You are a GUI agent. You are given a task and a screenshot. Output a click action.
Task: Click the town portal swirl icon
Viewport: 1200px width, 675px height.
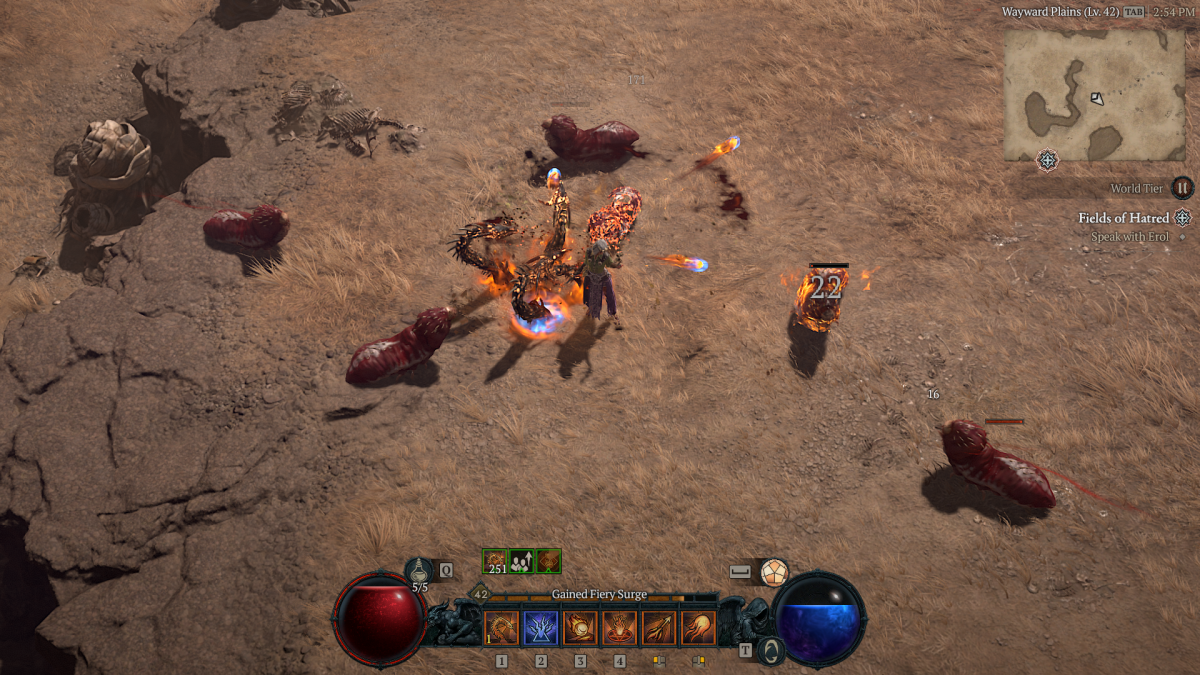point(769,651)
